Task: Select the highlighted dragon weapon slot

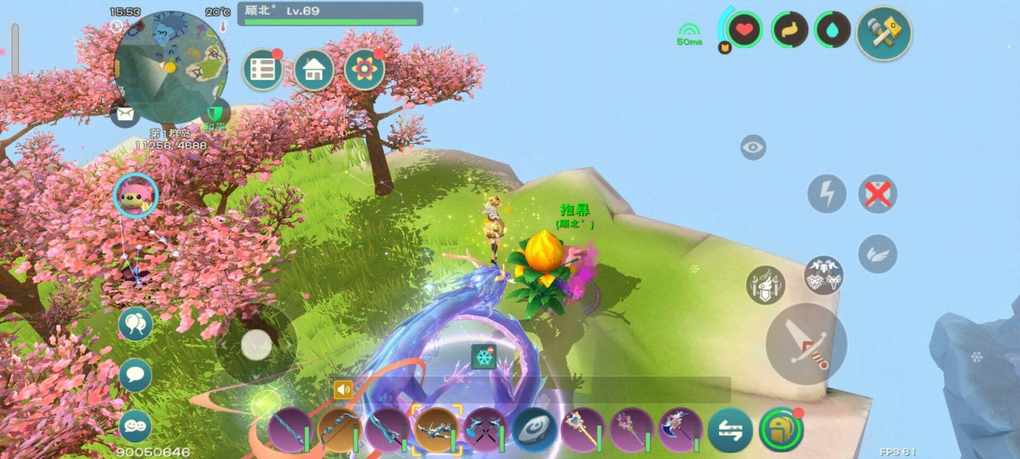Action: click(x=436, y=430)
